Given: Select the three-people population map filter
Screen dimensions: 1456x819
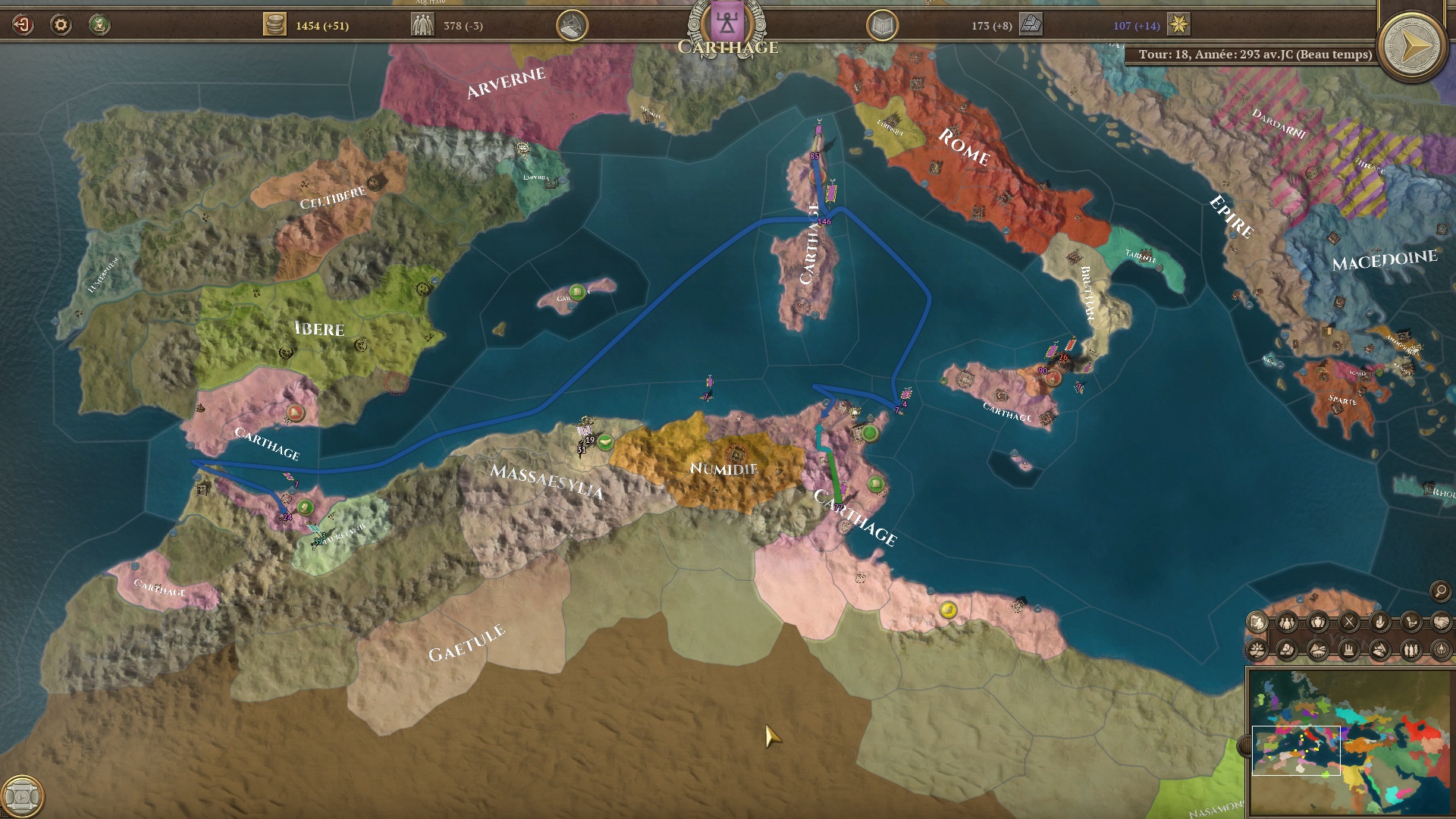Looking at the screenshot, I should point(1287,623).
